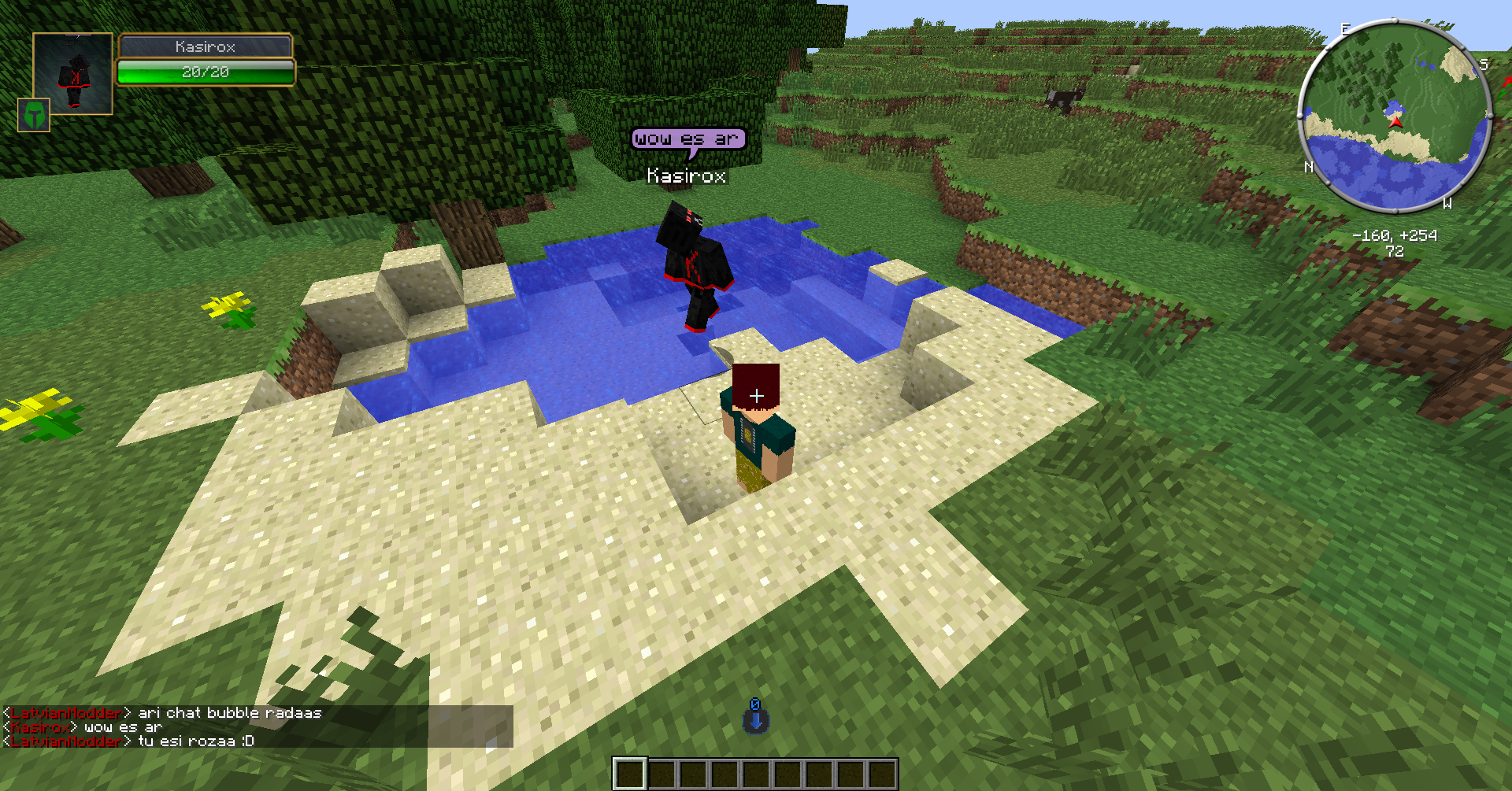This screenshot has width=1512, height=791.
Task: Select the highlighted first hotbar slot
Action: pos(630,774)
